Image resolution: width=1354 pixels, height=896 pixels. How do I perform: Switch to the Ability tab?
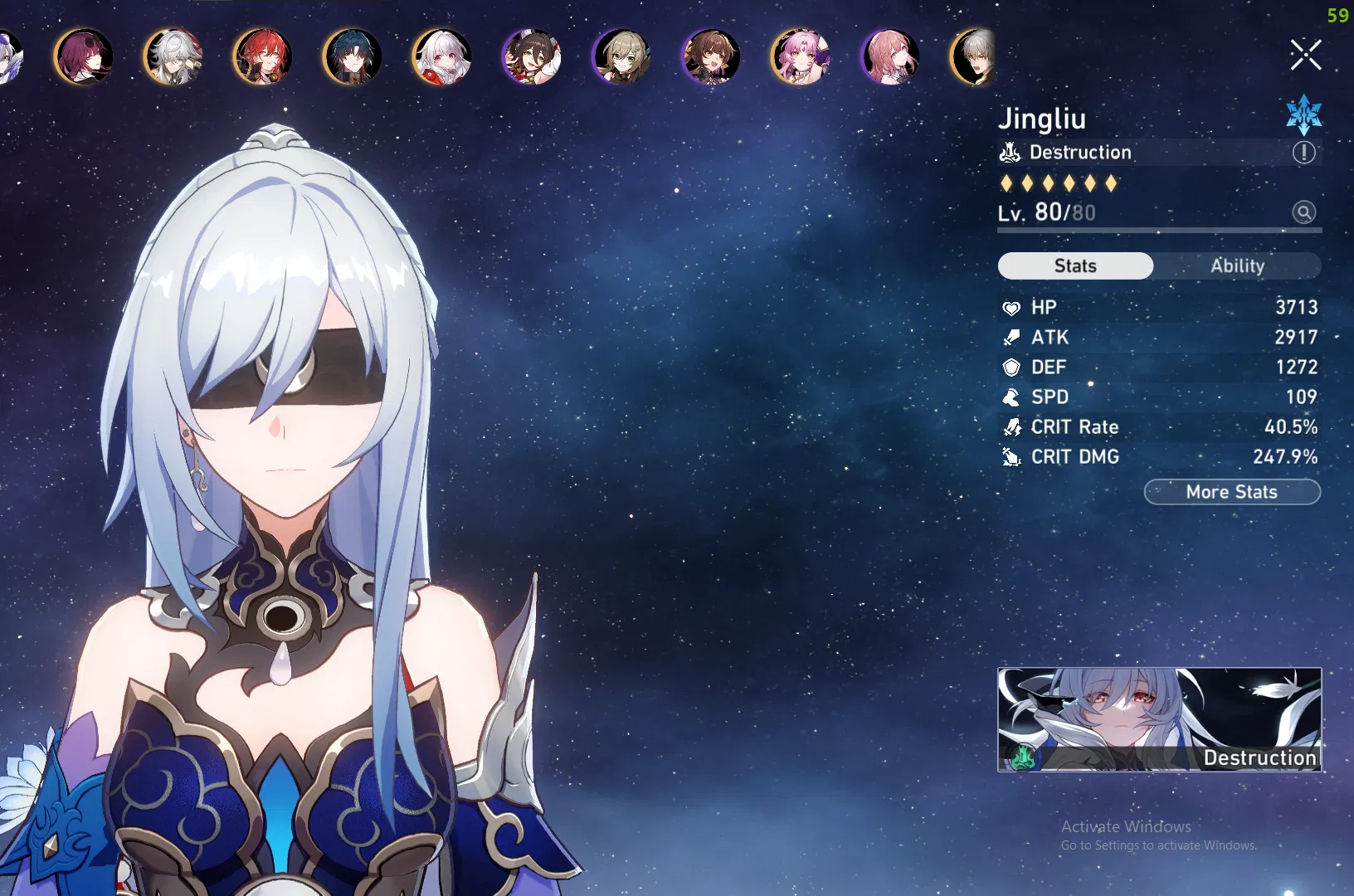[x=1238, y=265]
